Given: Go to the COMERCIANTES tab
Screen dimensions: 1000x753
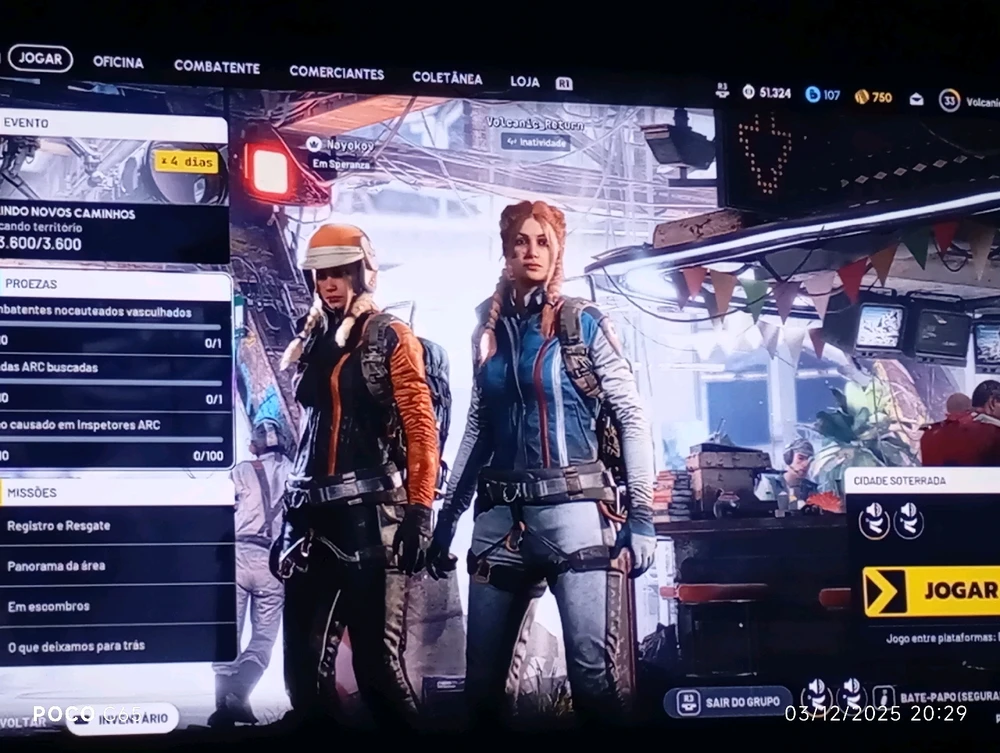Looking at the screenshot, I should (336, 72).
